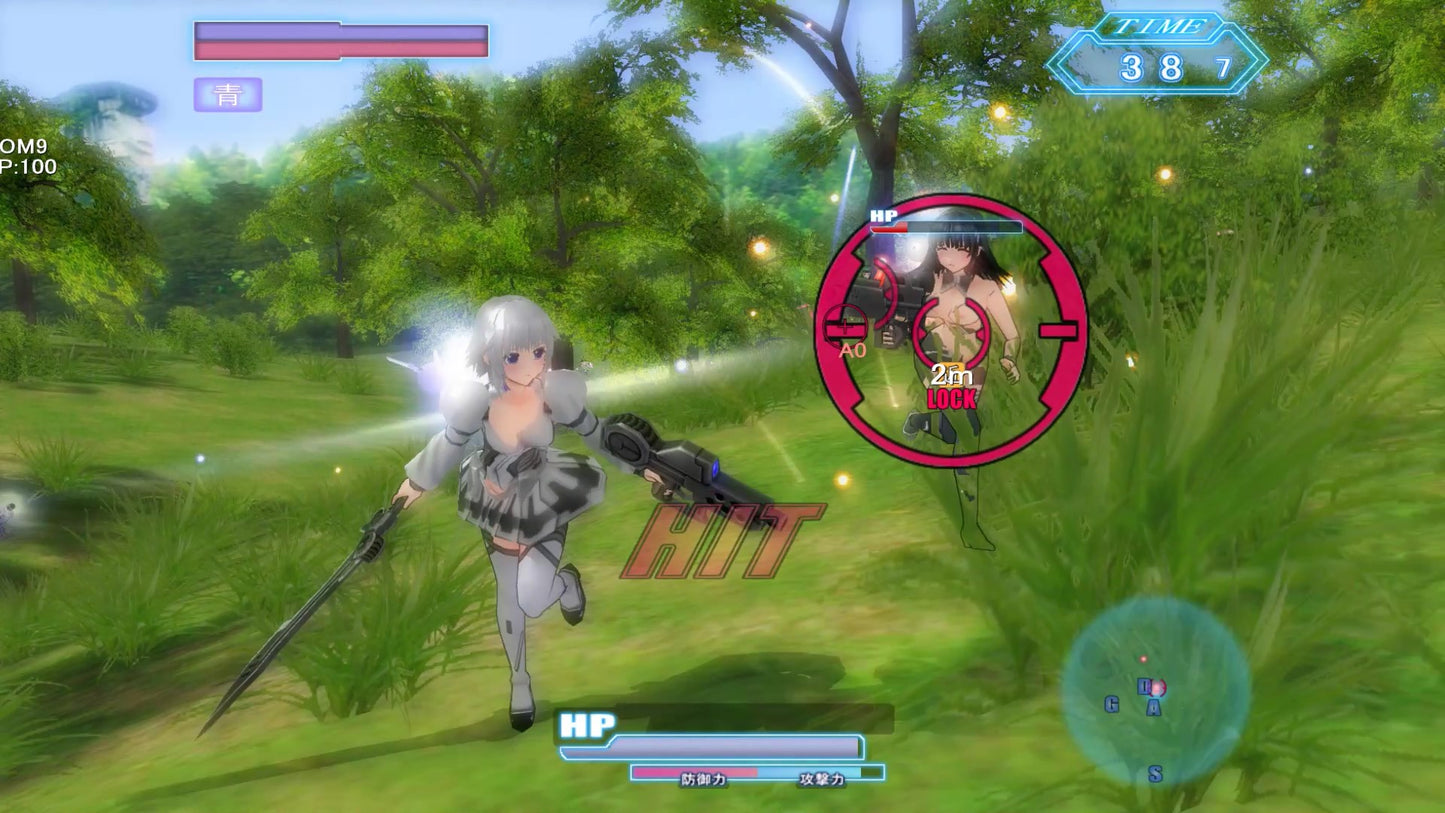Click the D marker on the minimap
This screenshot has height=813, width=1445.
tap(1145, 685)
